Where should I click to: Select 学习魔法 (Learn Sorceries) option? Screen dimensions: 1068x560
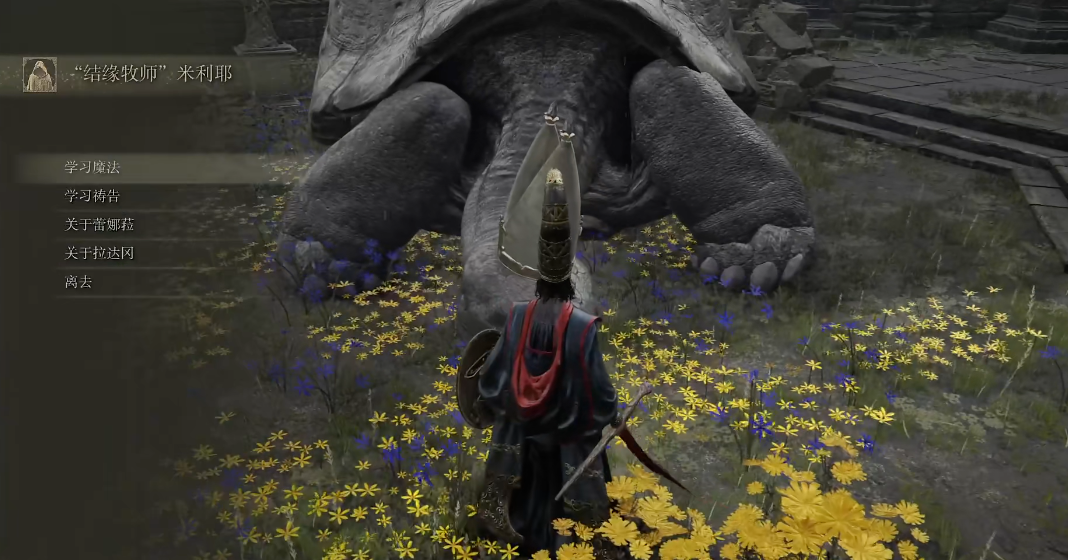click(93, 167)
